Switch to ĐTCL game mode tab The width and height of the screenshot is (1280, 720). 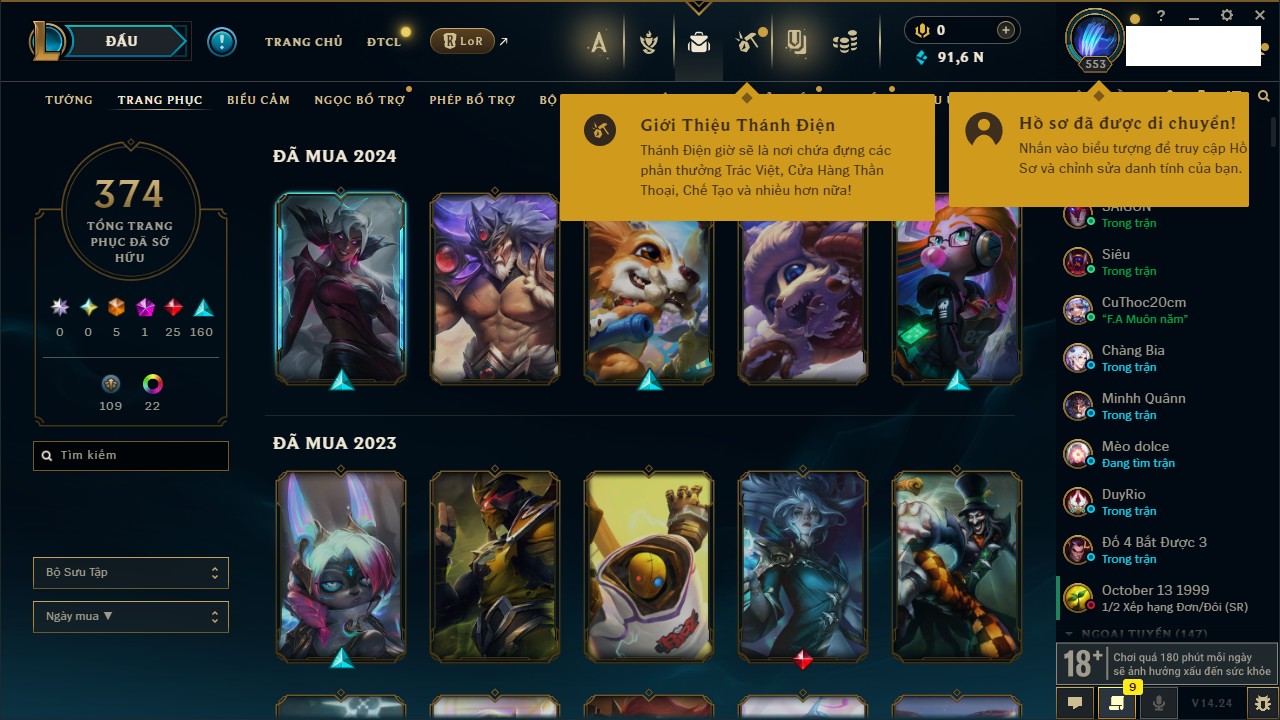coord(383,42)
